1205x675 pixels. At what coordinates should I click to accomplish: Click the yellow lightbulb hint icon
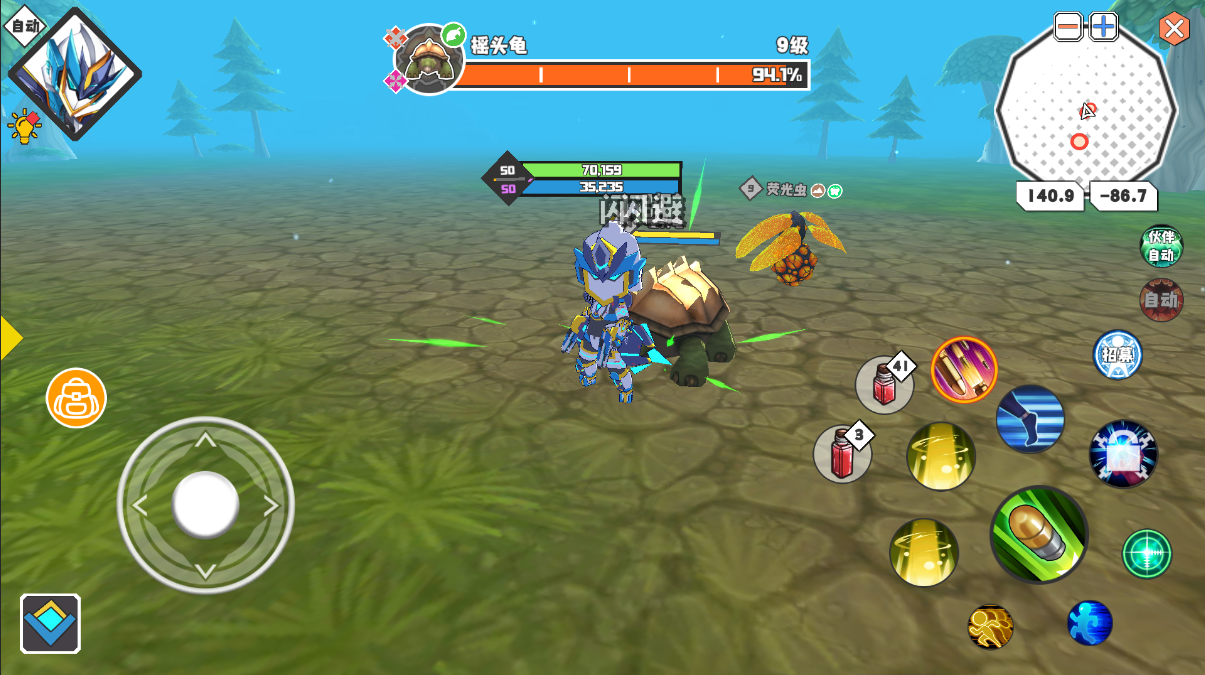(x=23, y=125)
